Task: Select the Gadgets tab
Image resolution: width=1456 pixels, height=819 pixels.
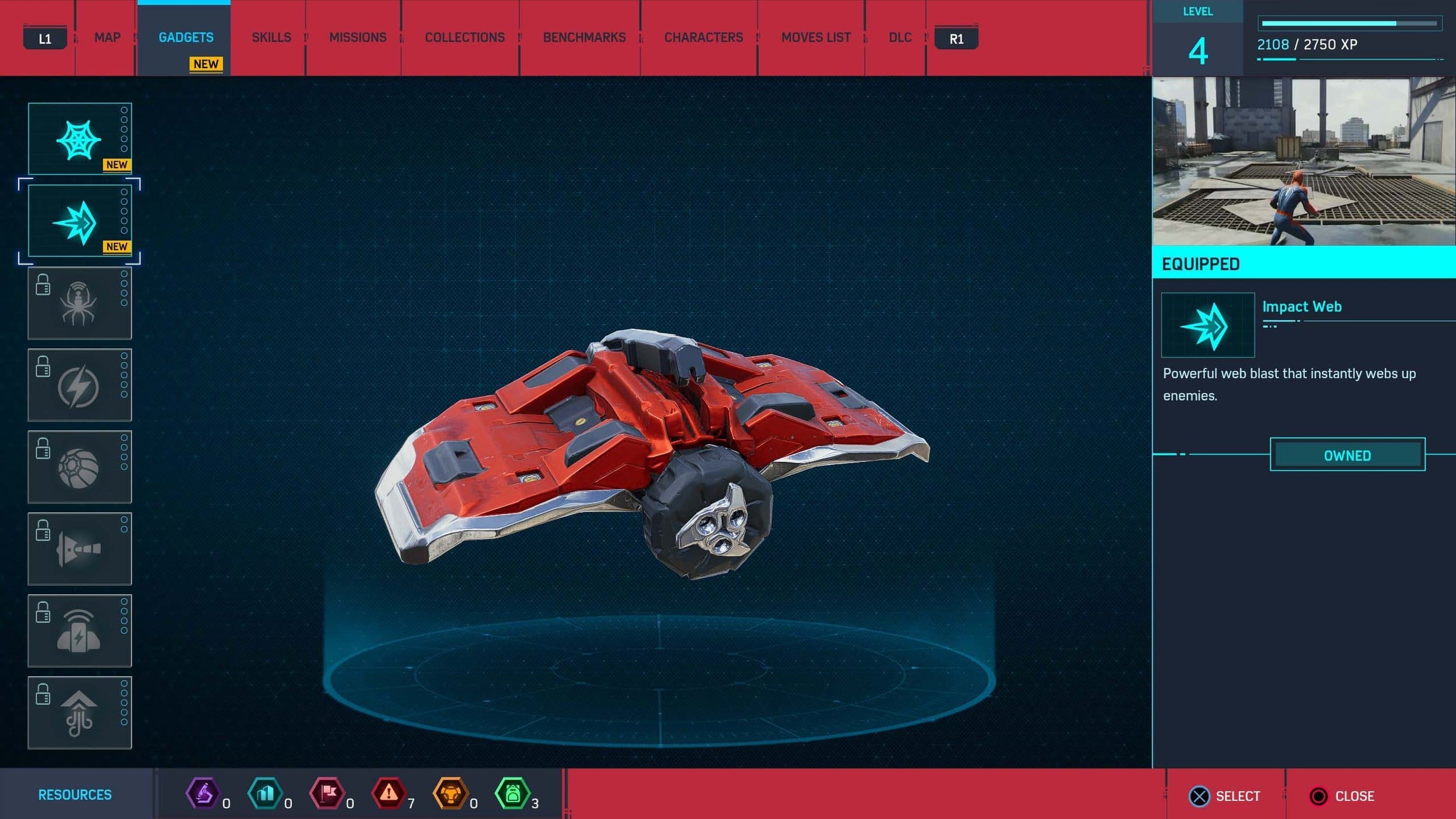Action: tap(186, 38)
